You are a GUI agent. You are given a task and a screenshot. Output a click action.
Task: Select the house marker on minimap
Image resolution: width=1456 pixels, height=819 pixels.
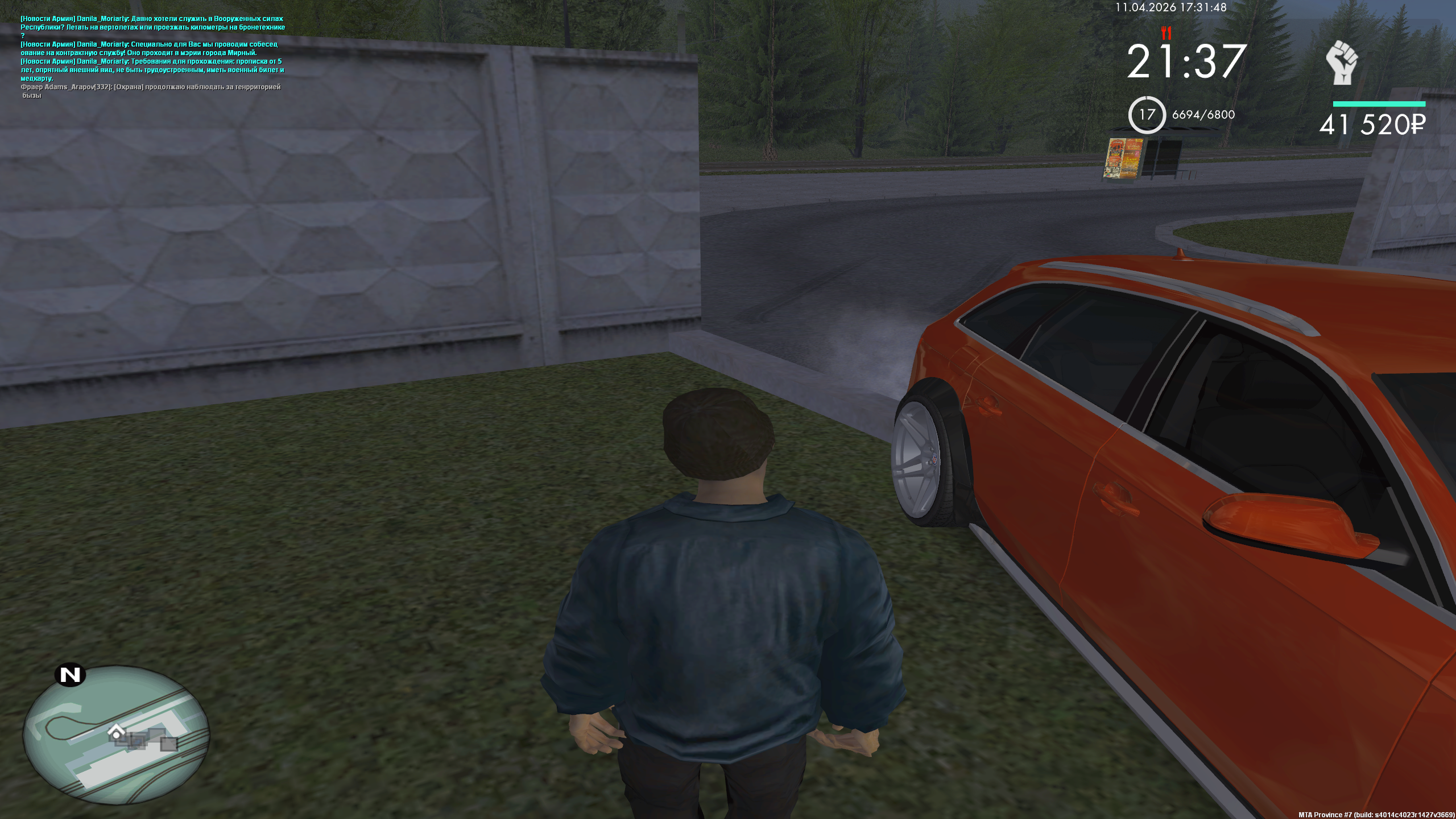pyautogui.click(x=117, y=732)
